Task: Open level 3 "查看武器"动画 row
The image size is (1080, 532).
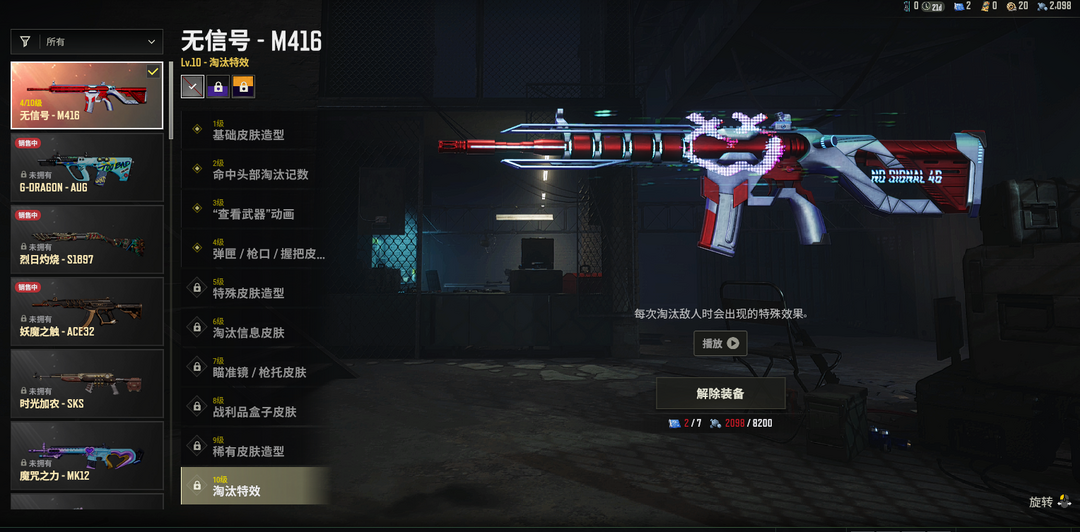Action: pyautogui.click(x=255, y=210)
